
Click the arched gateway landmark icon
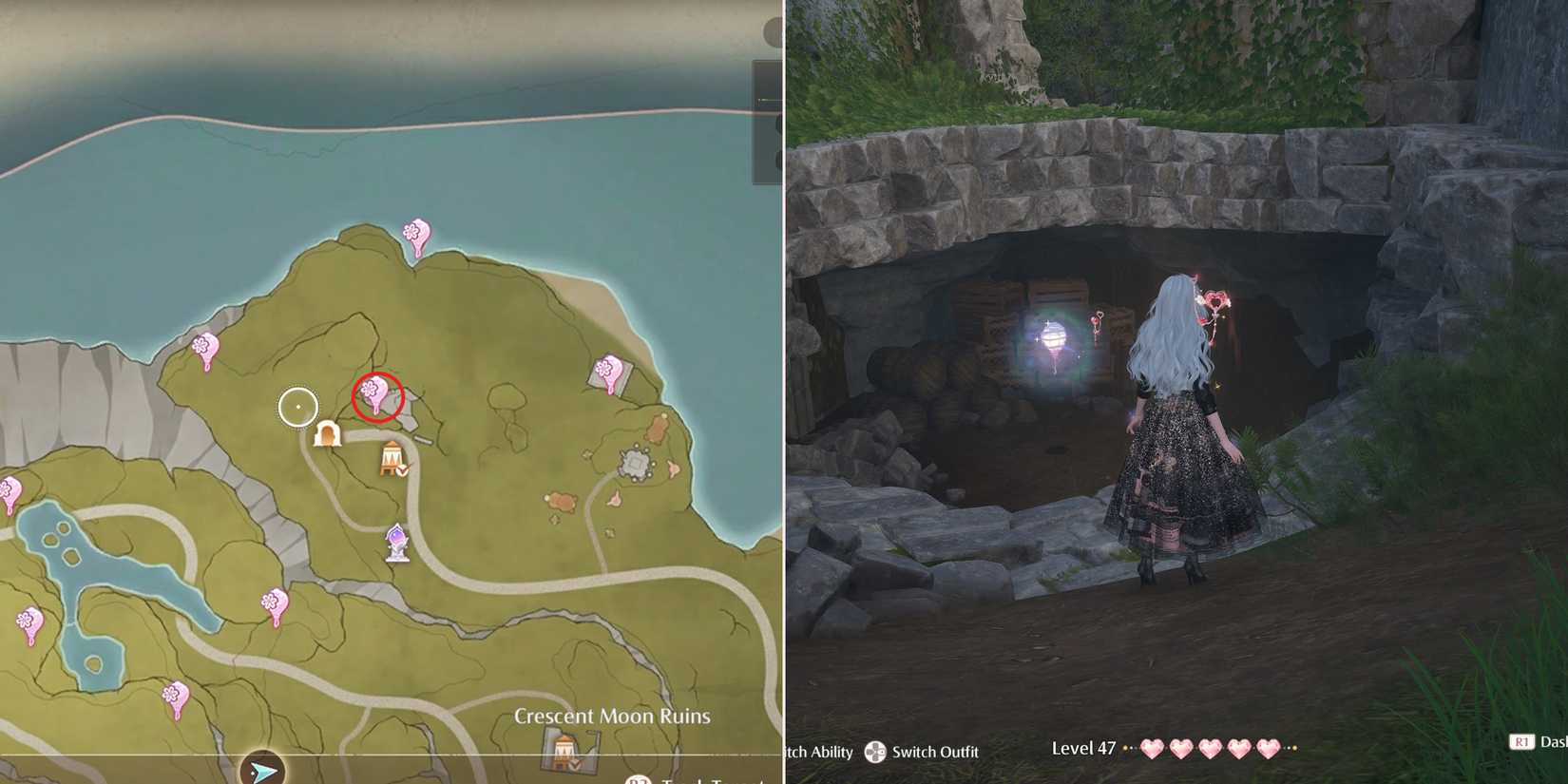tap(330, 434)
